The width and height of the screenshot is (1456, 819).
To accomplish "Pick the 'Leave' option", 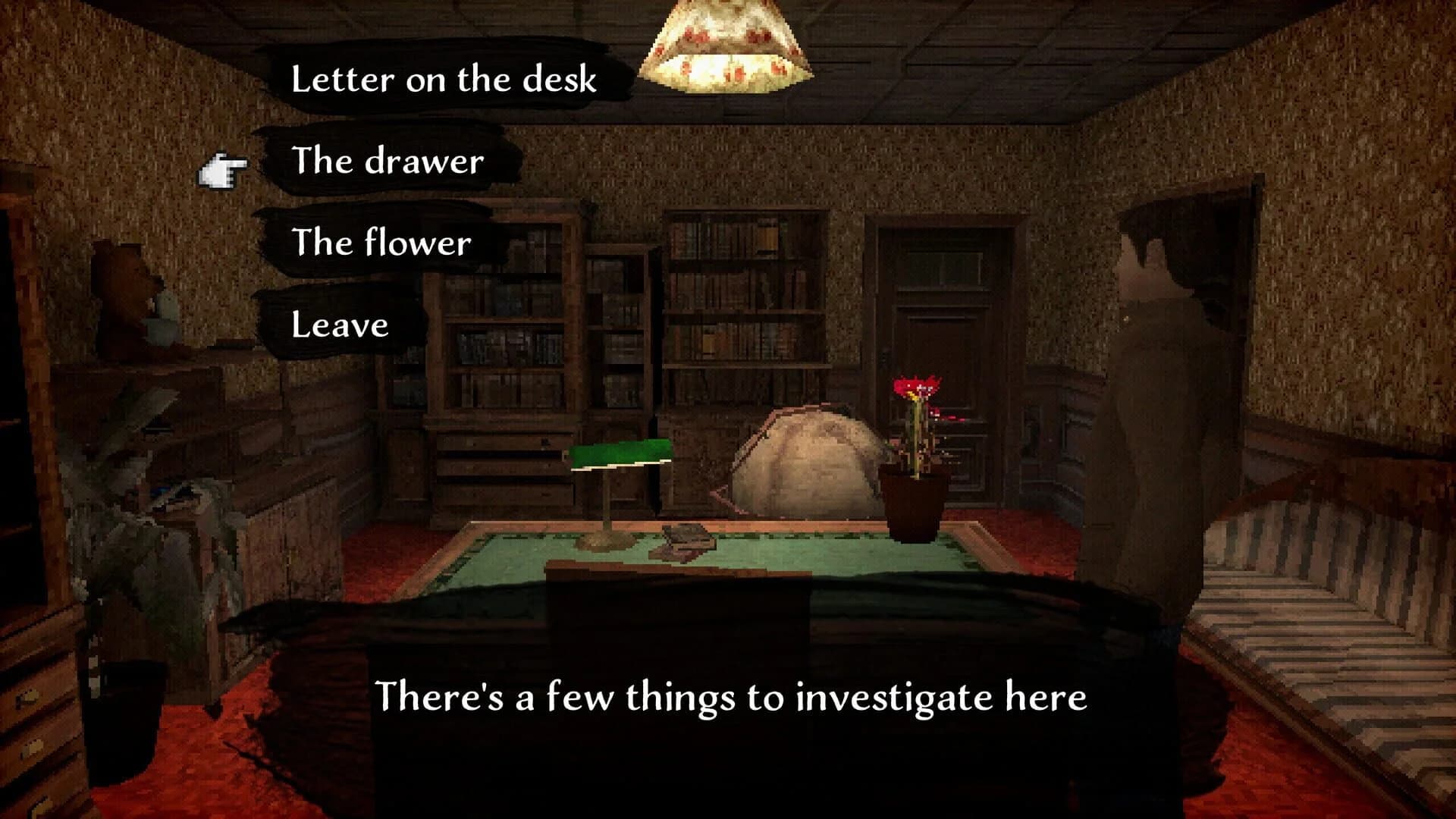I will point(341,325).
